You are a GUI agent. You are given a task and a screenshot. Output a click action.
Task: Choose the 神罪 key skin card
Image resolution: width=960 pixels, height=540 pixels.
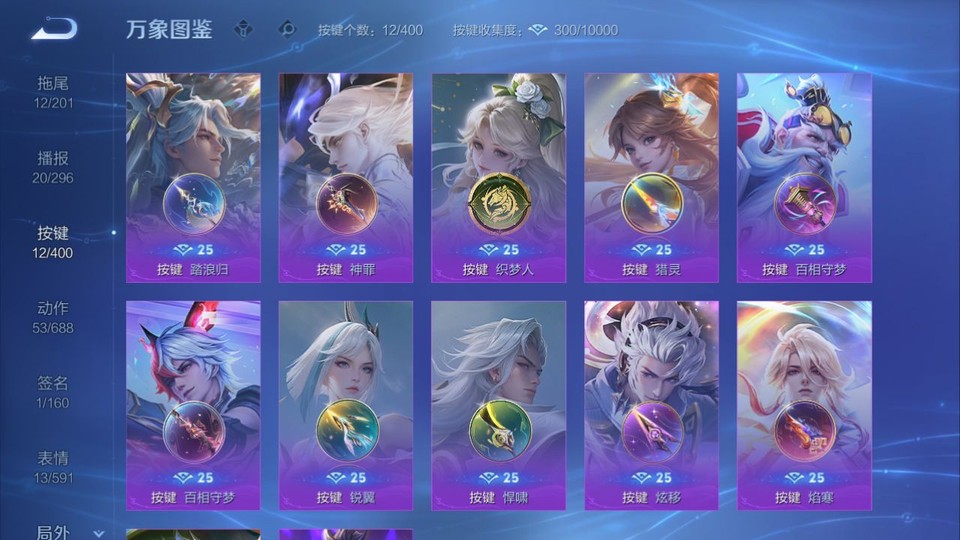[x=346, y=178]
